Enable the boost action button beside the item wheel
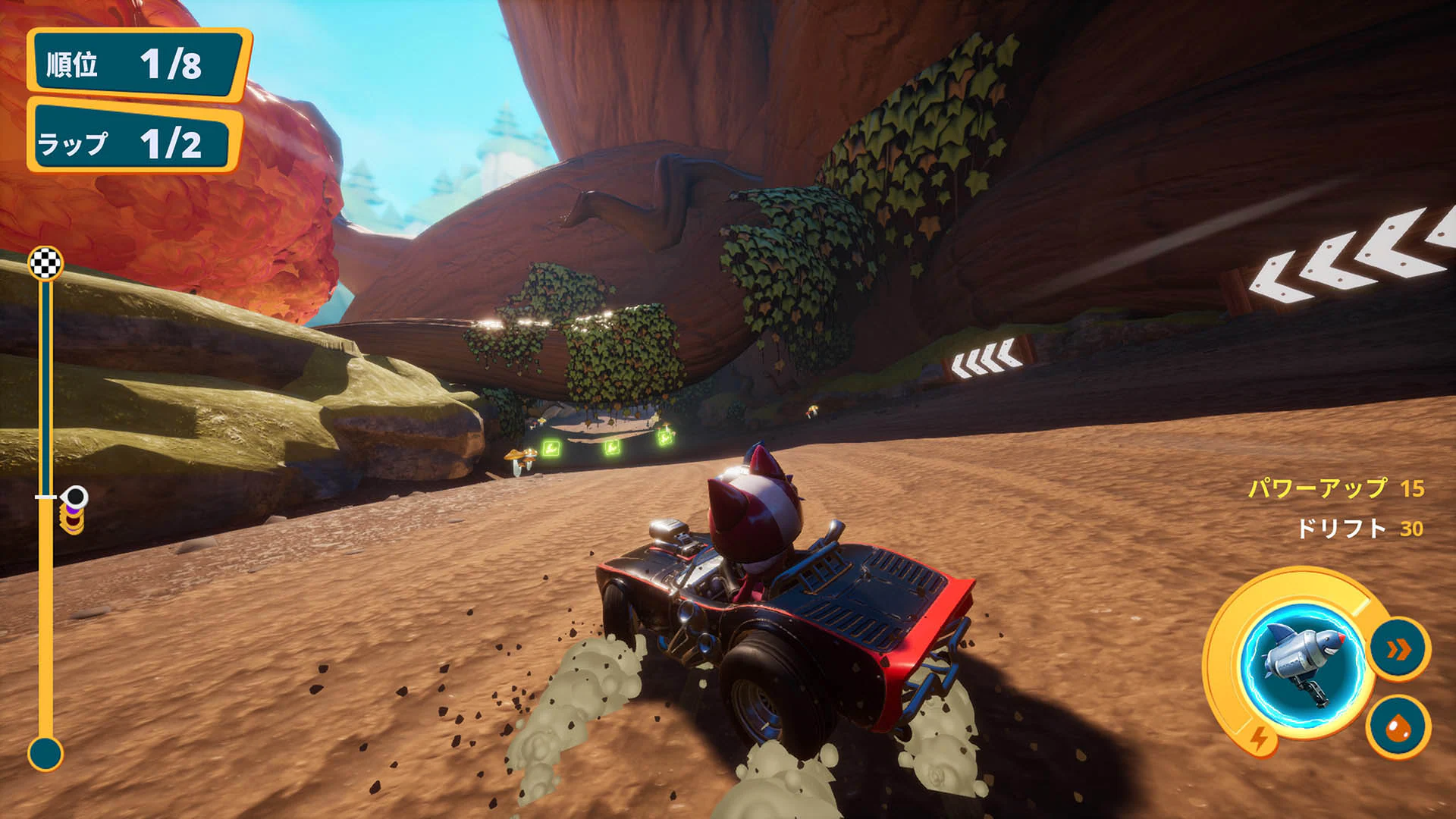The image size is (1456, 819). 1398,649
